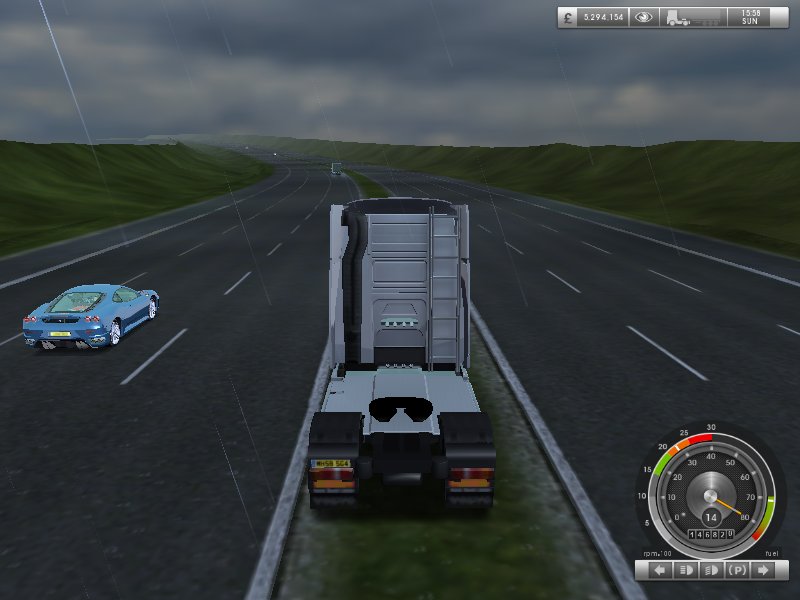This screenshot has width=800, height=600.
Task: Toggle the left turn signal arrow
Action: [659, 570]
